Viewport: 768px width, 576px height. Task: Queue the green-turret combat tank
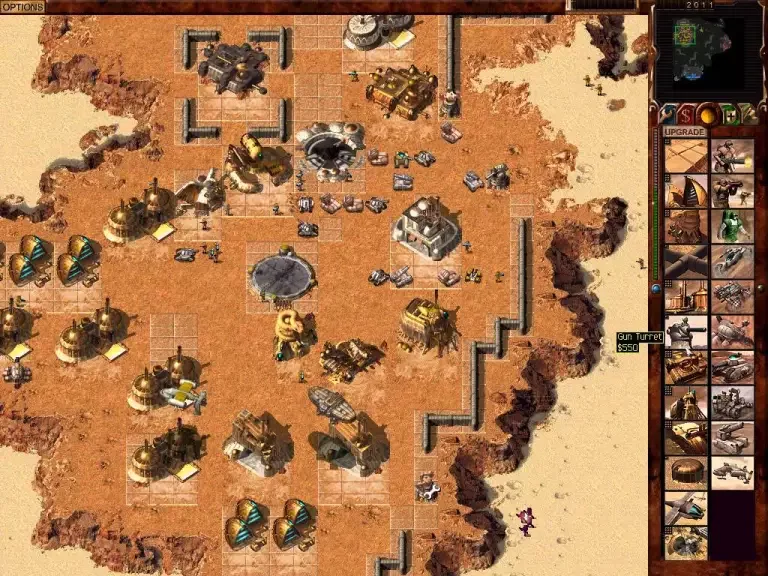pyautogui.click(x=731, y=367)
